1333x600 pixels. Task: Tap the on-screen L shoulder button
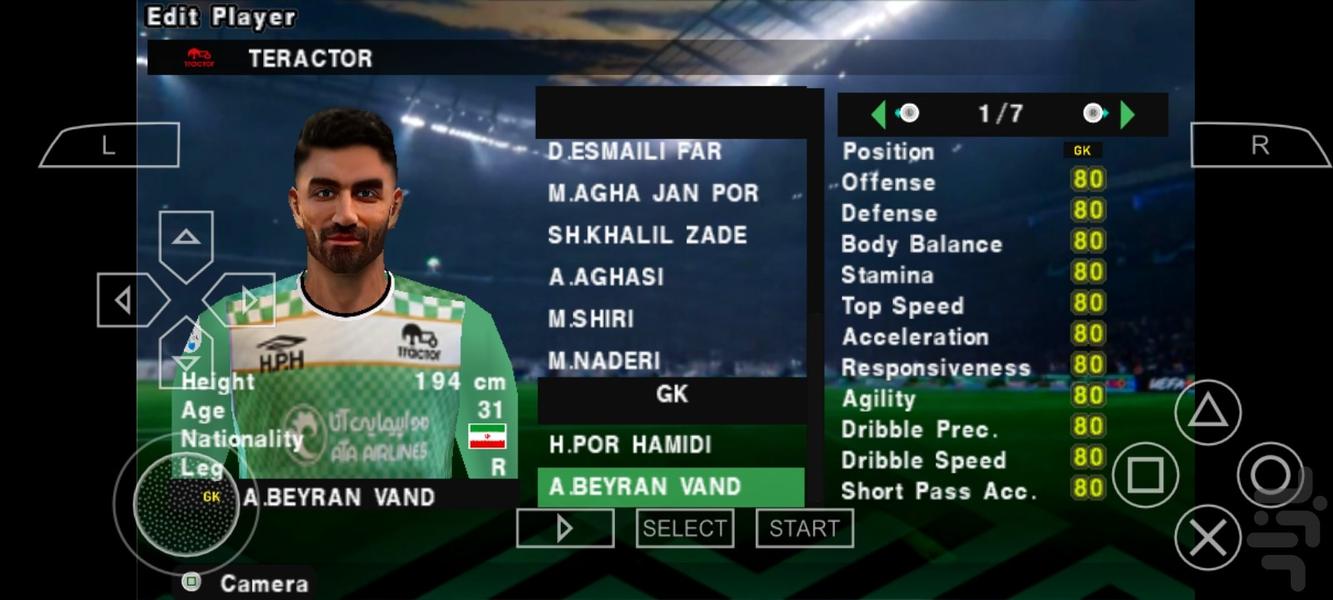109,145
